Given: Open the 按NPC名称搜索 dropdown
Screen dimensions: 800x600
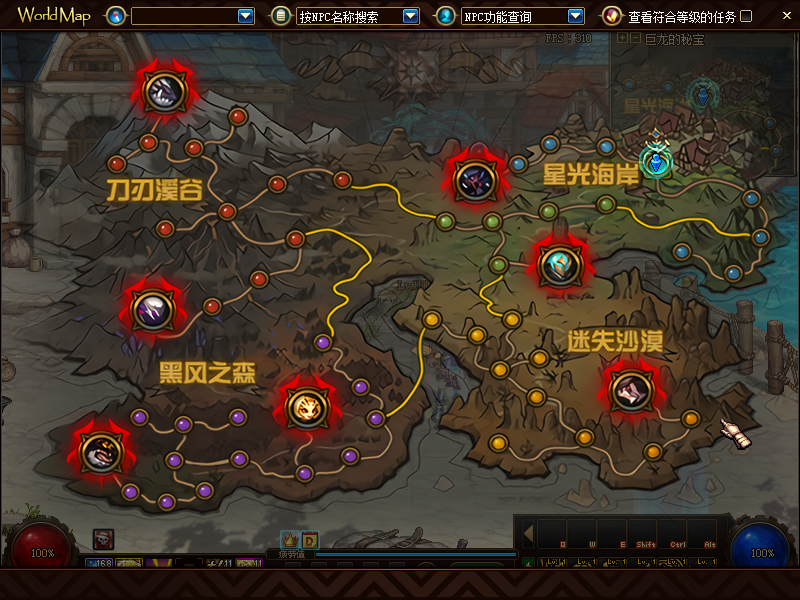Looking at the screenshot, I should pos(410,16).
